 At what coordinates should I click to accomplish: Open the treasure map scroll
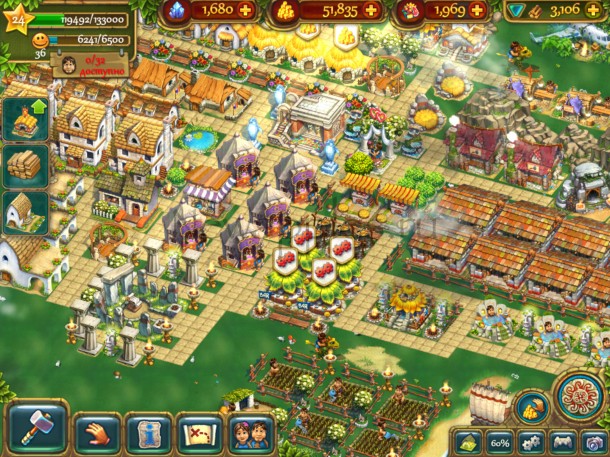click(x=200, y=433)
